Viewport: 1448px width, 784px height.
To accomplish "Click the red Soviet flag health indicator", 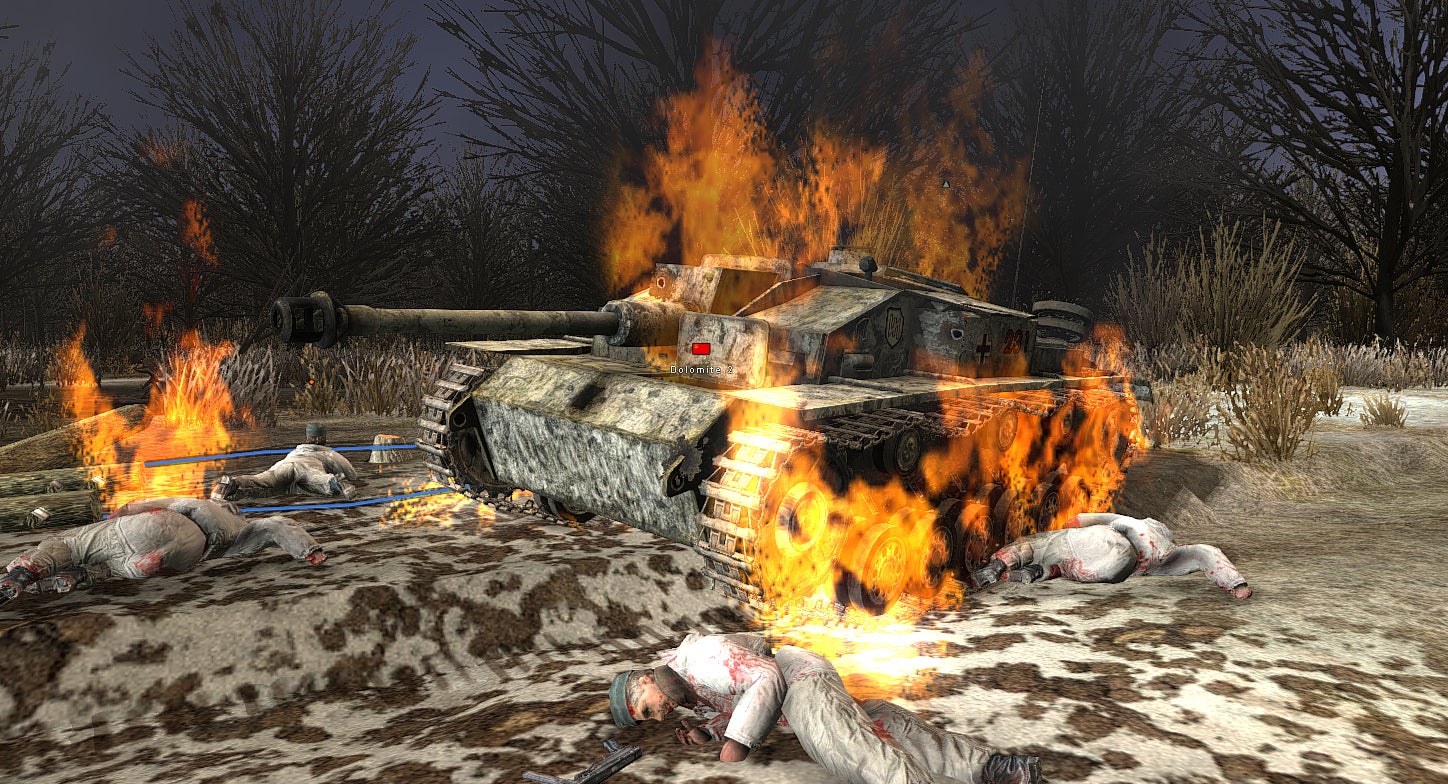I will tap(700, 347).
